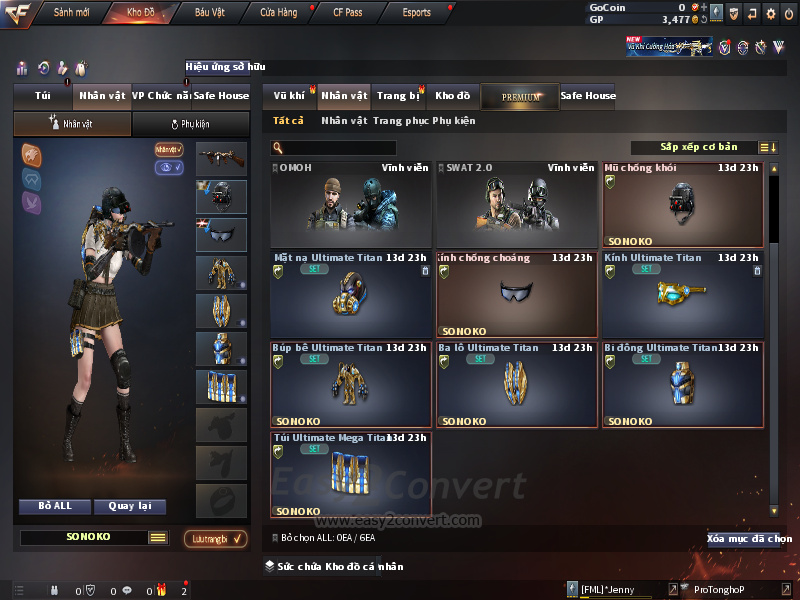Viewport: 800px width, 600px height.
Task: Go to the CF Pass tab
Action: click(350, 13)
